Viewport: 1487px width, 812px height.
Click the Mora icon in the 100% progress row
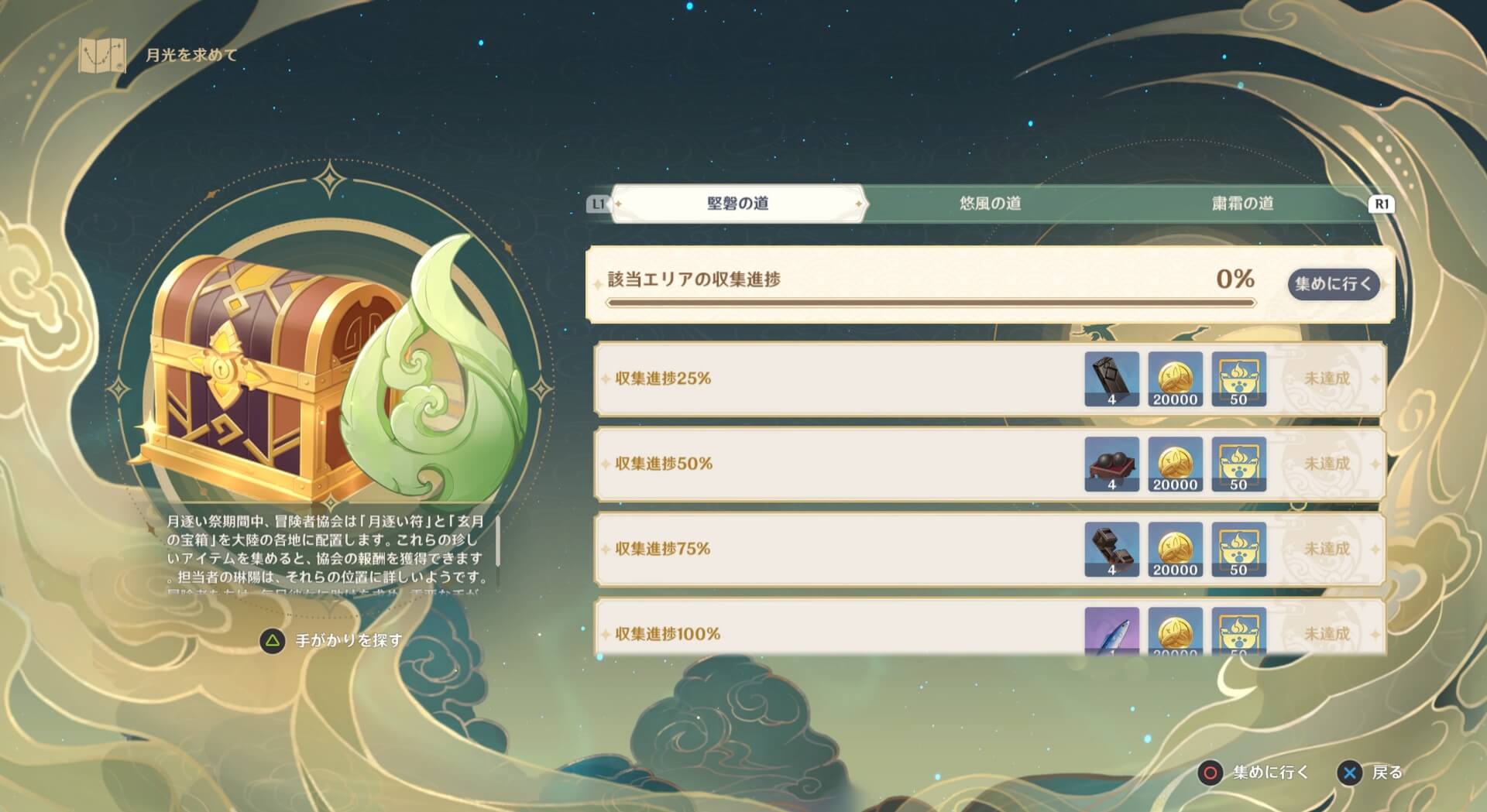pyautogui.click(x=1175, y=633)
